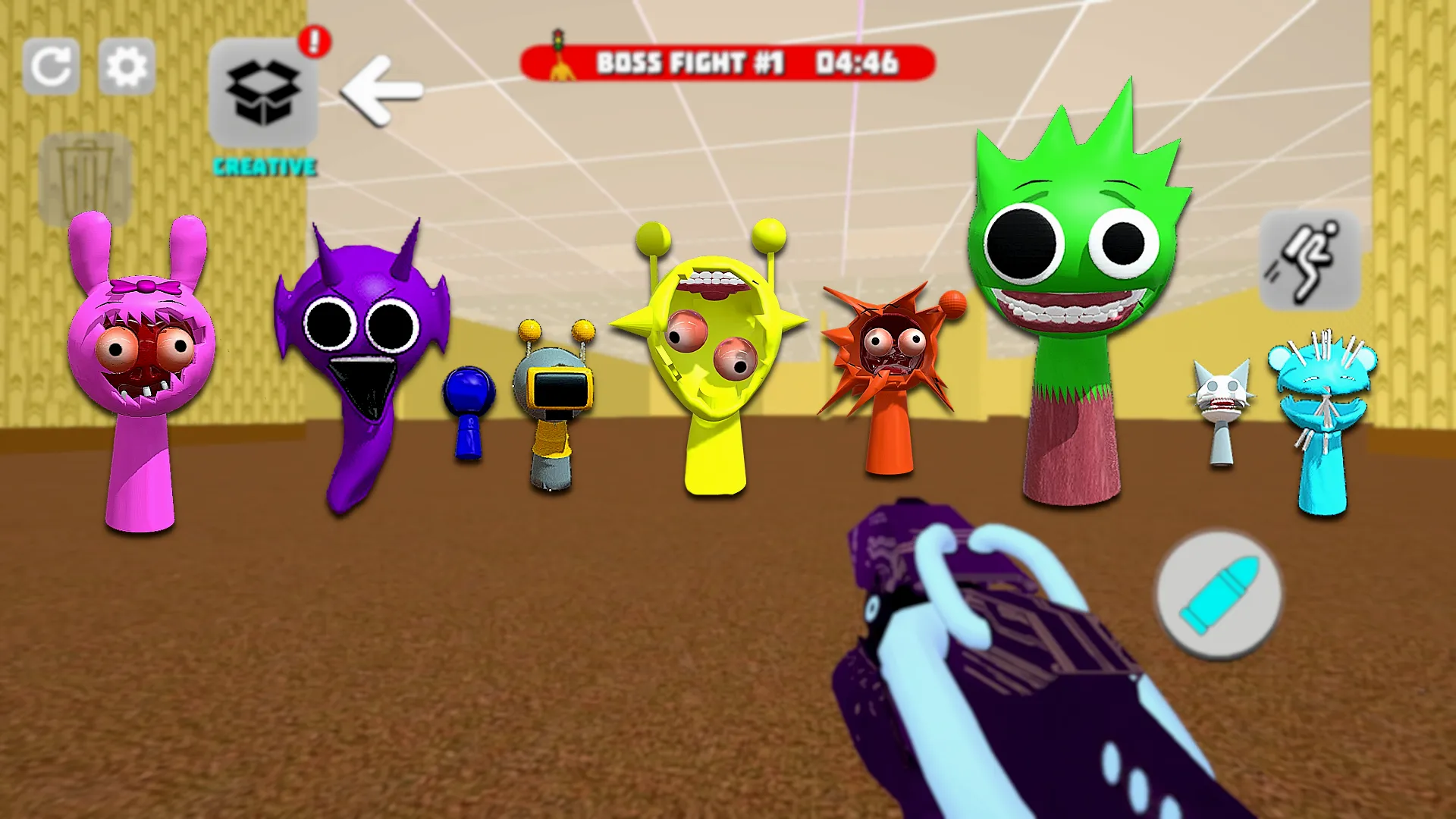Click the restart arrow button

coord(51,67)
